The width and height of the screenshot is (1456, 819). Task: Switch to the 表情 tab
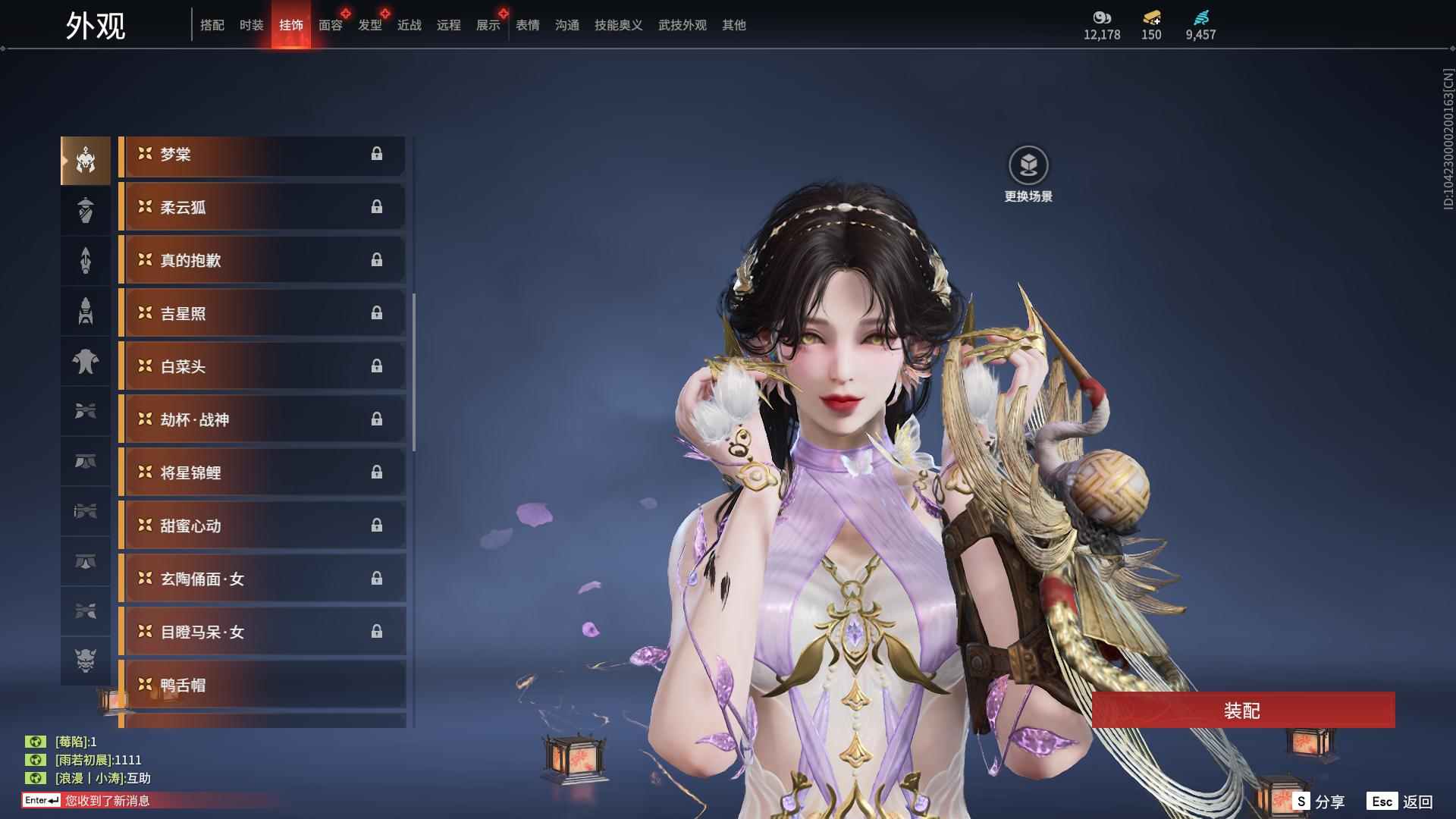click(527, 24)
